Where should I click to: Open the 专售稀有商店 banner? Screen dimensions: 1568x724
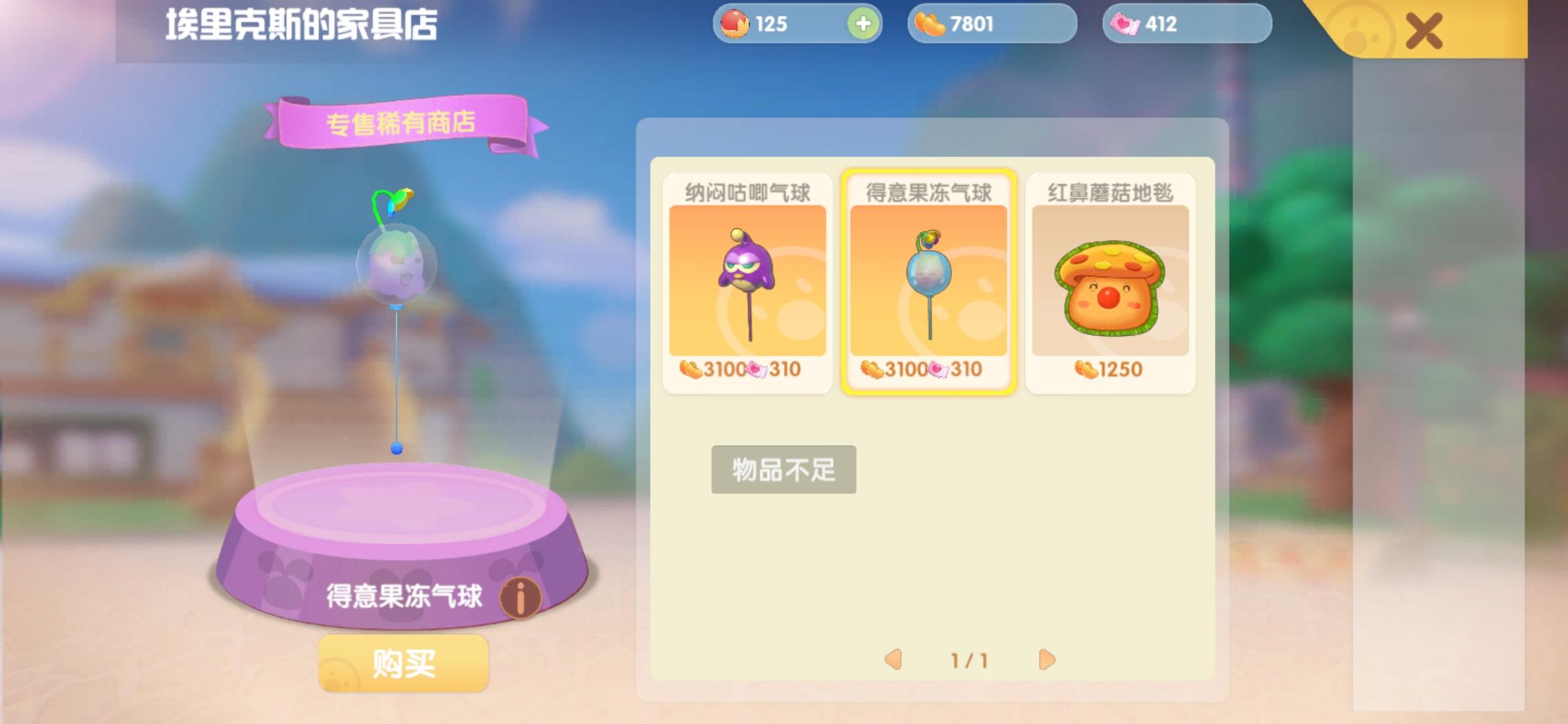tap(402, 122)
